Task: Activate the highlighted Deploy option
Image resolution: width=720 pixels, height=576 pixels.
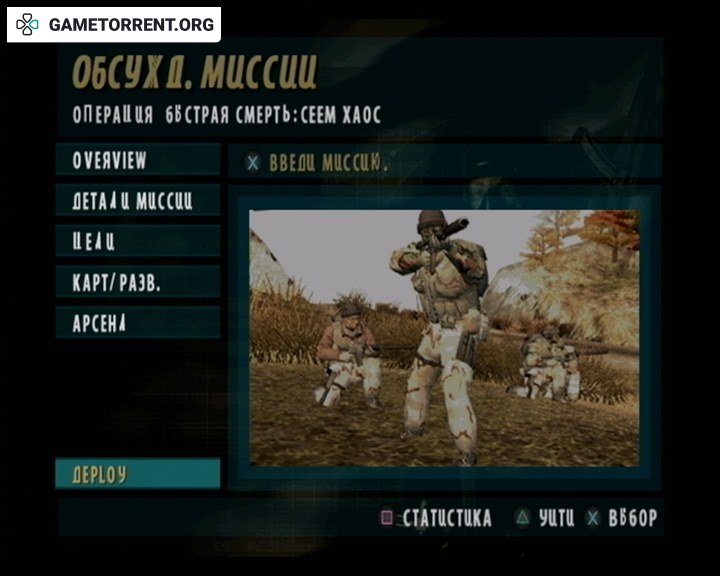Action: pyautogui.click(x=137, y=474)
